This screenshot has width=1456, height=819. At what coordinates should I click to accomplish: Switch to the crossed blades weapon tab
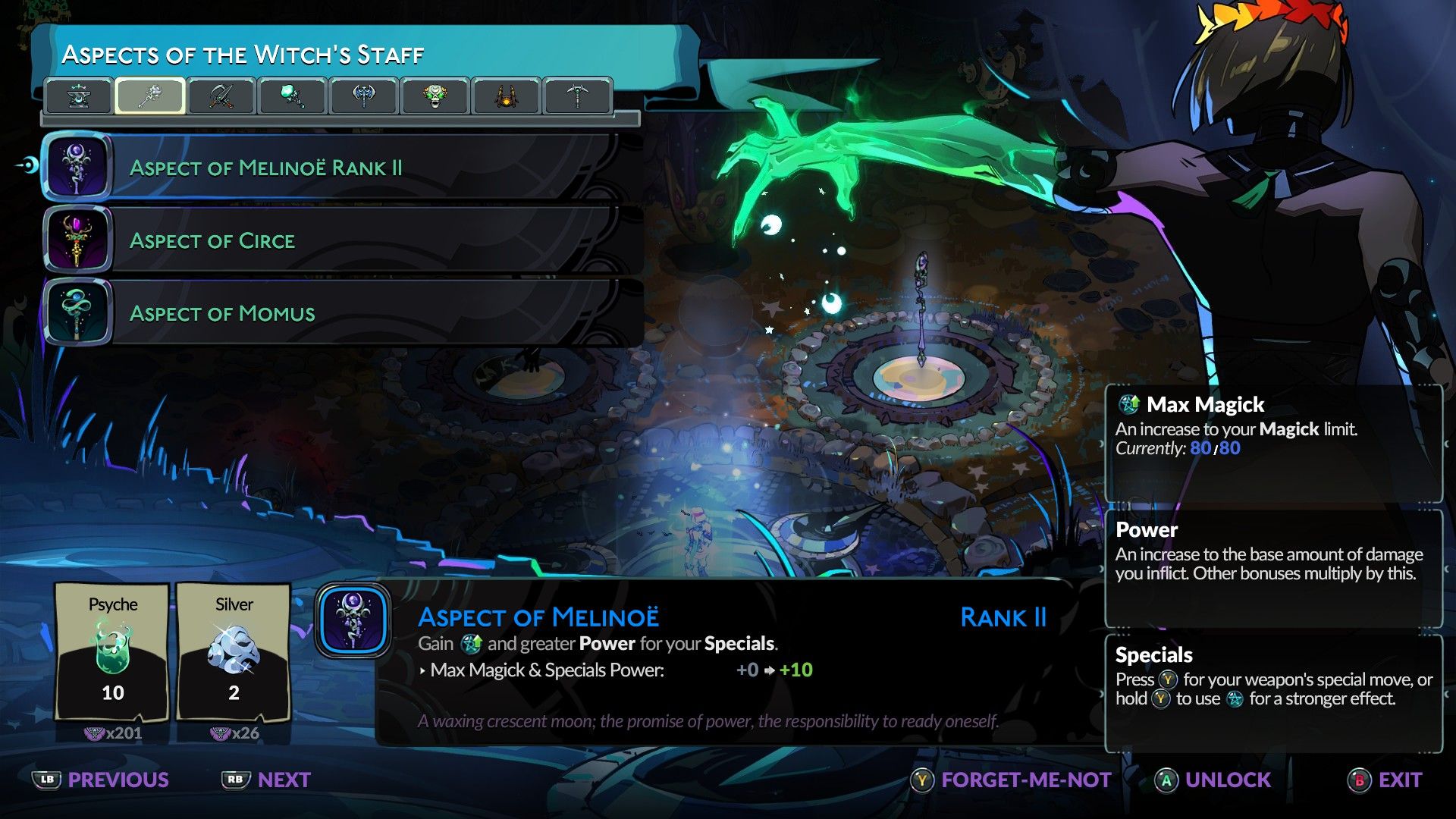click(221, 96)
